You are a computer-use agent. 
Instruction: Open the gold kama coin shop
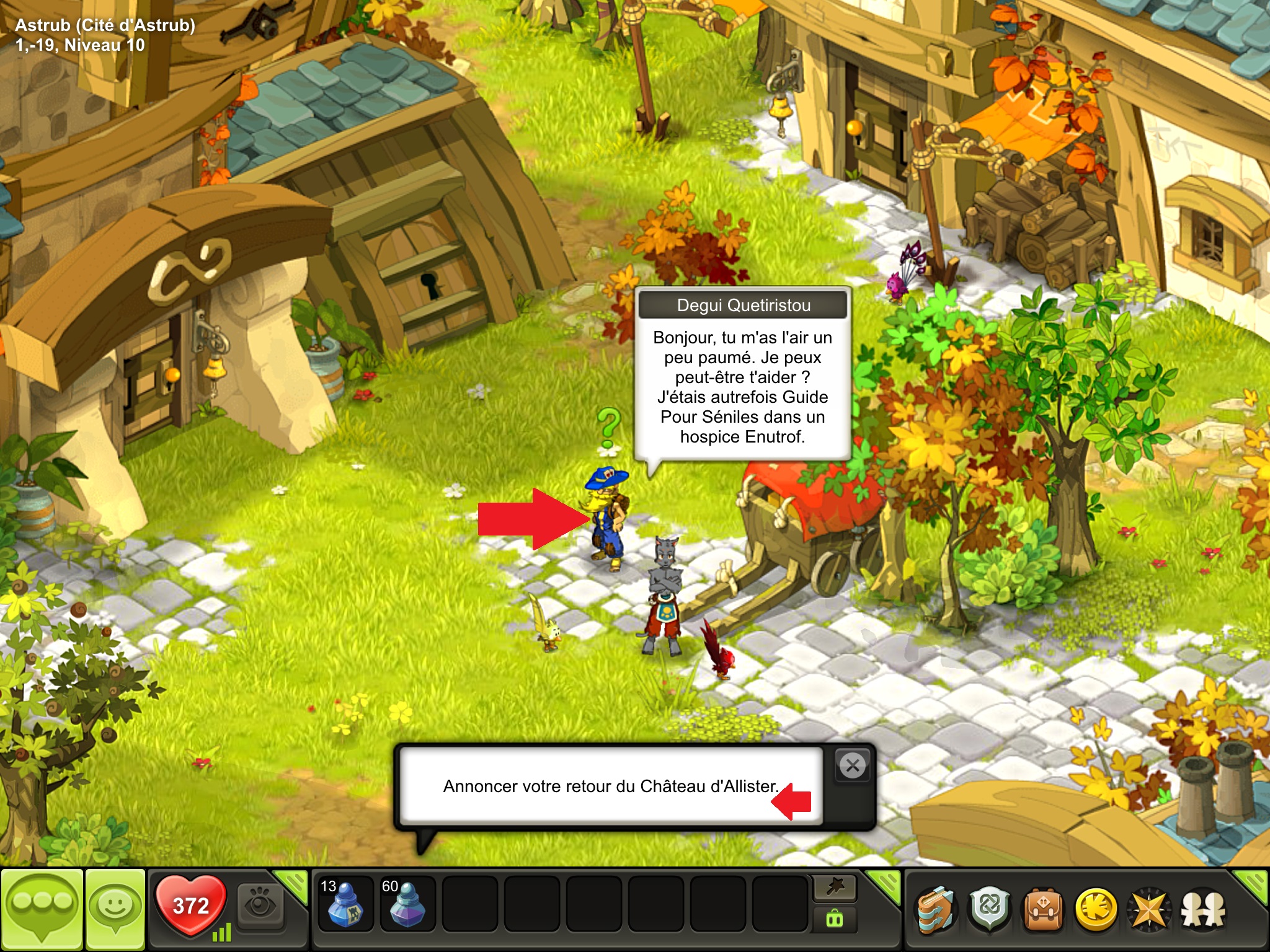click(x=1096, y=910)
